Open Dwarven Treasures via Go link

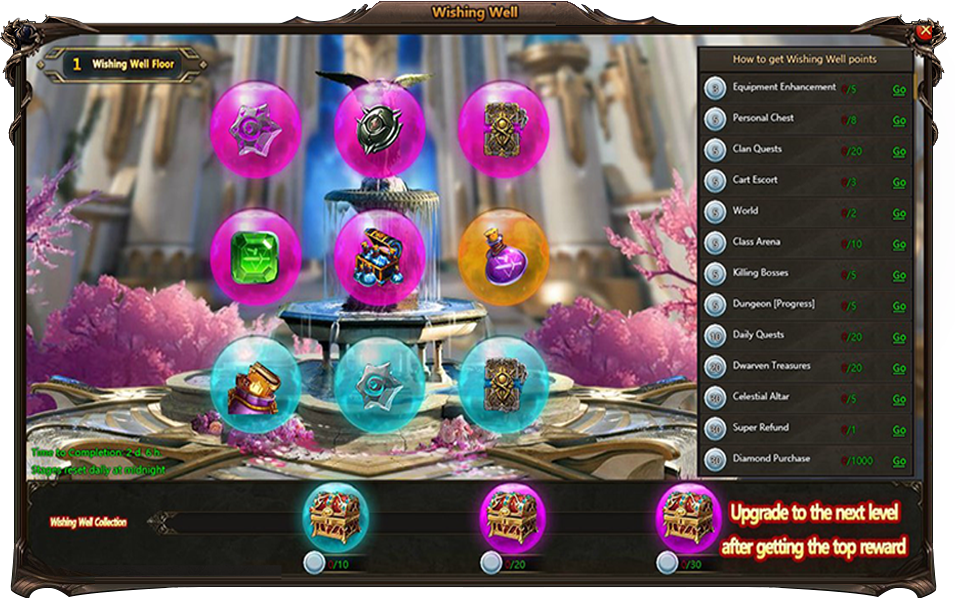click(x=899, y=368)
